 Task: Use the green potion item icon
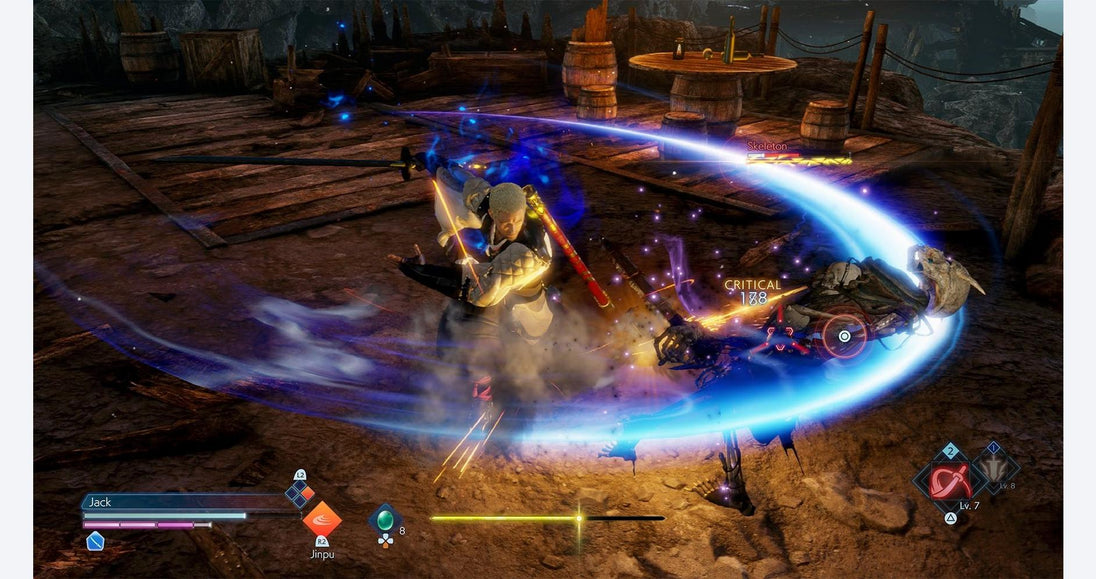click(385, 519)
